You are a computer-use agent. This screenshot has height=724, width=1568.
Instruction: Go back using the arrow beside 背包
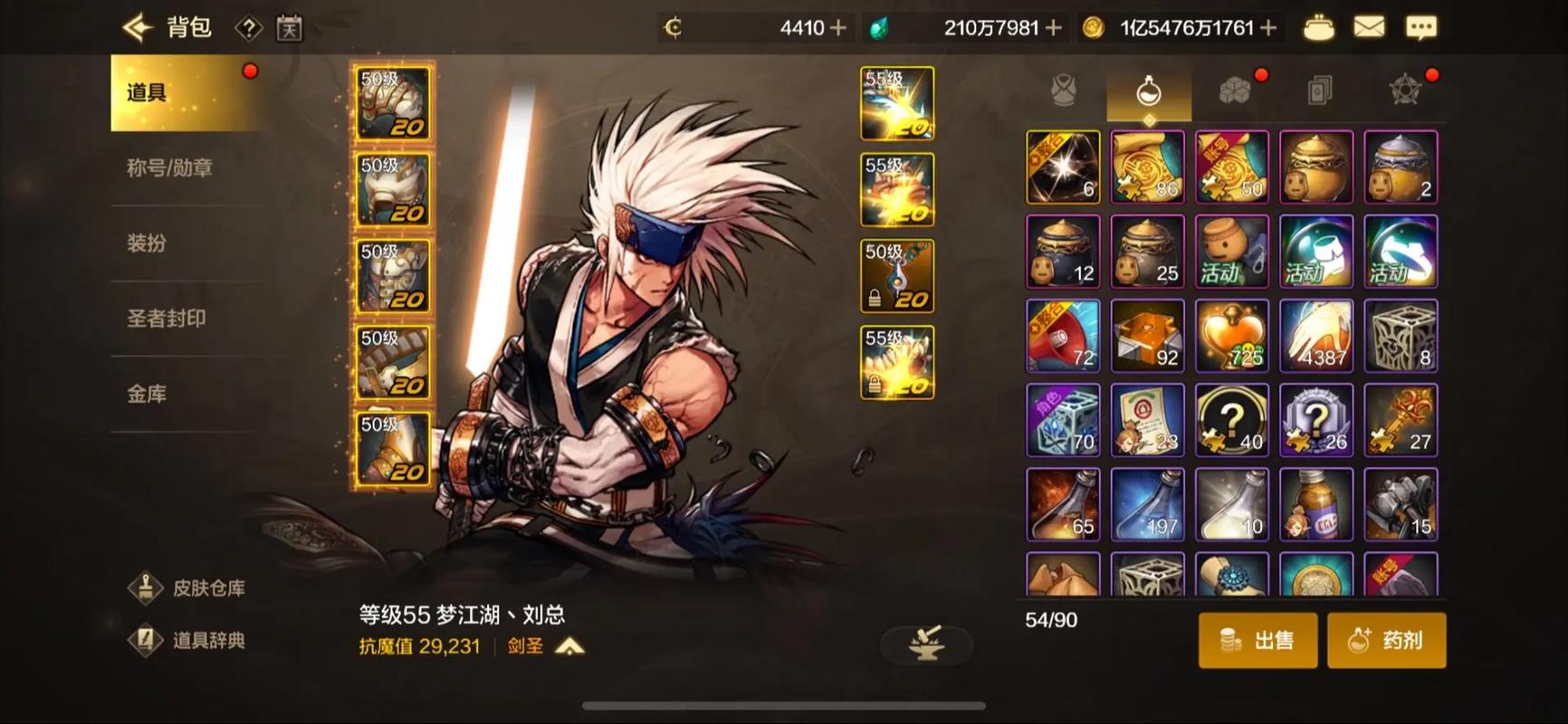138,28
